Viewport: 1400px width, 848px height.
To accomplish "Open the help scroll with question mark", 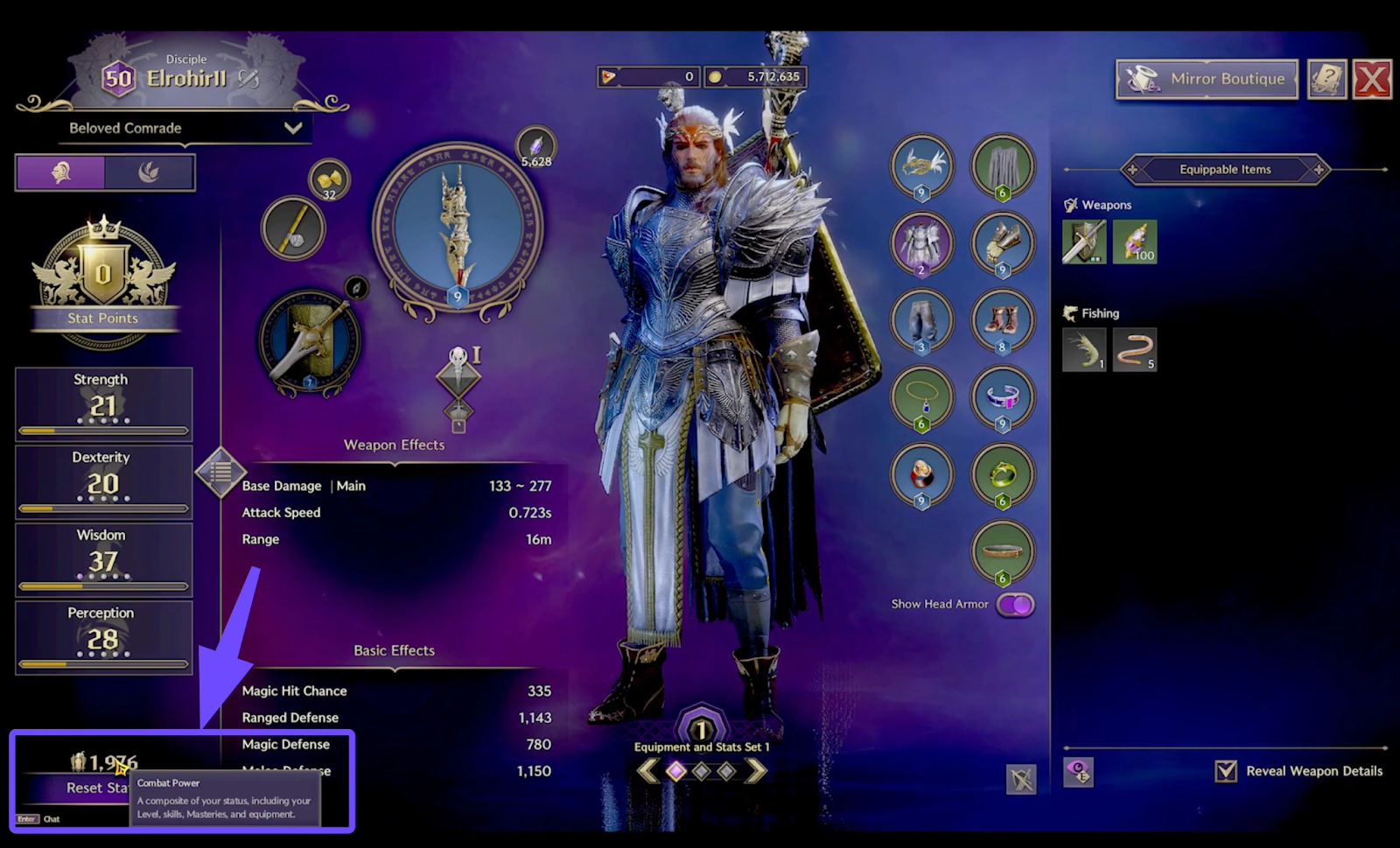I will coord(1326,80).
